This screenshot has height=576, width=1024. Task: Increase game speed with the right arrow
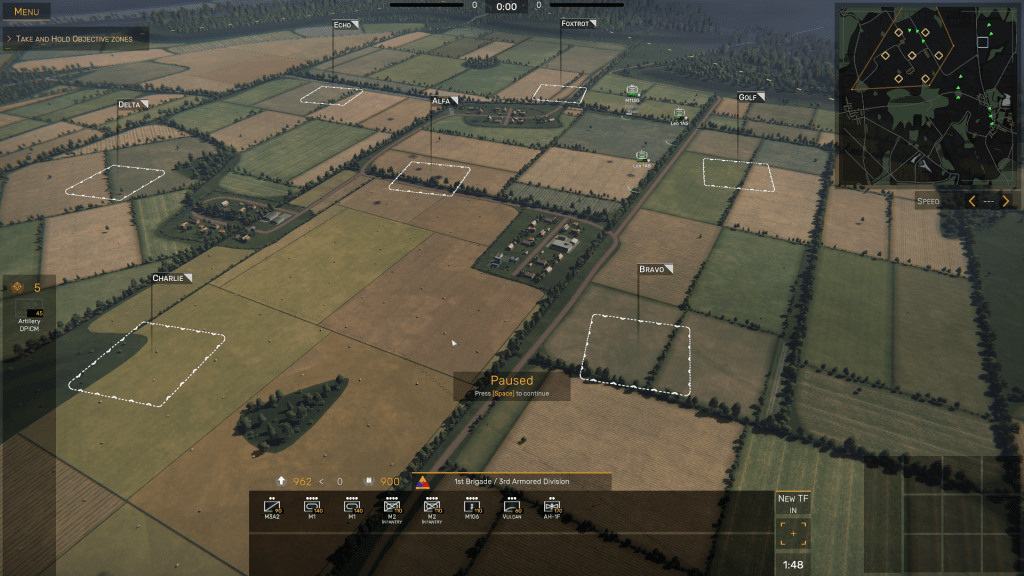1006,201
